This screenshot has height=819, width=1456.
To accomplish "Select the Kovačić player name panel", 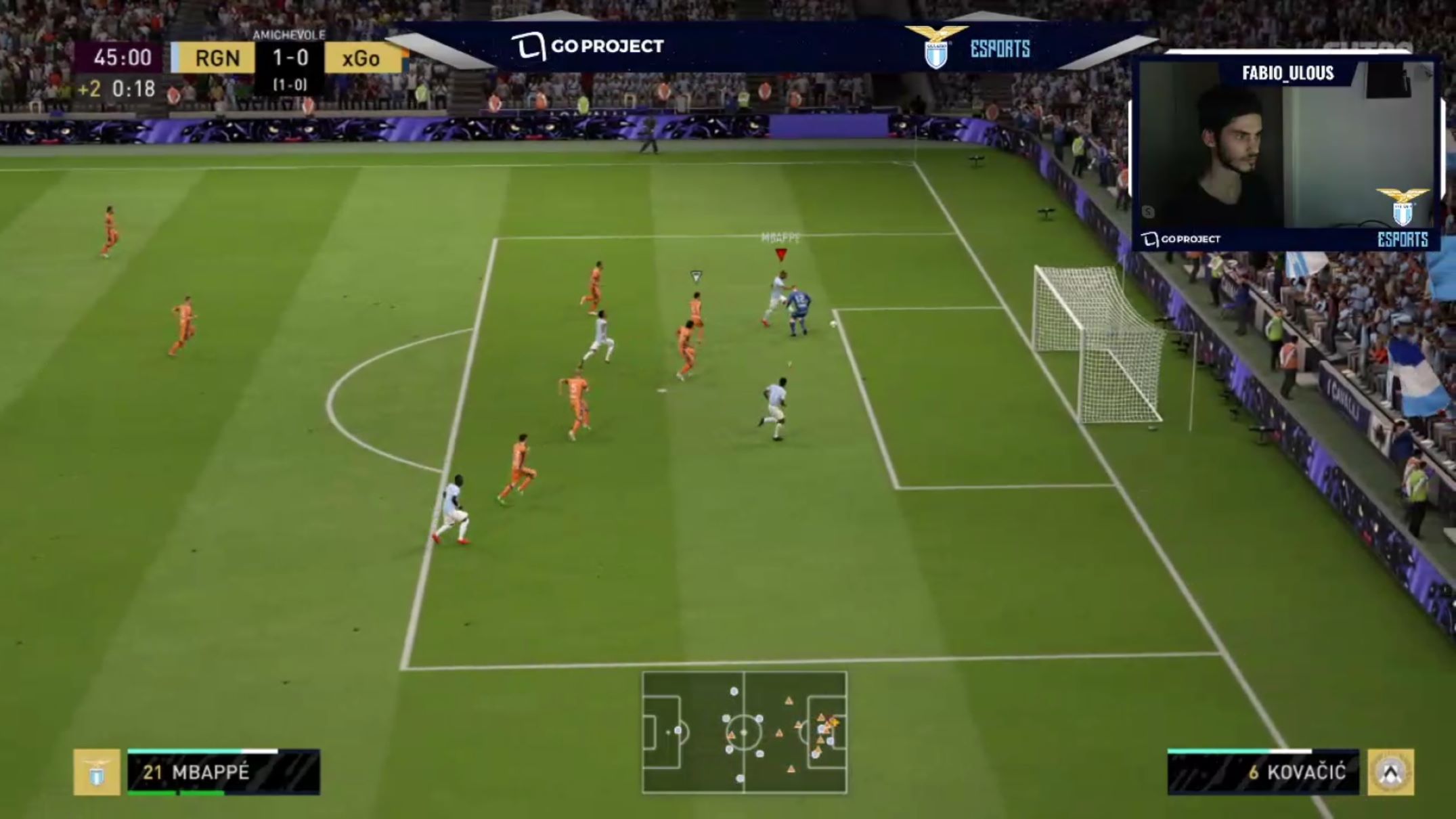I will [x=1263, y=772].
